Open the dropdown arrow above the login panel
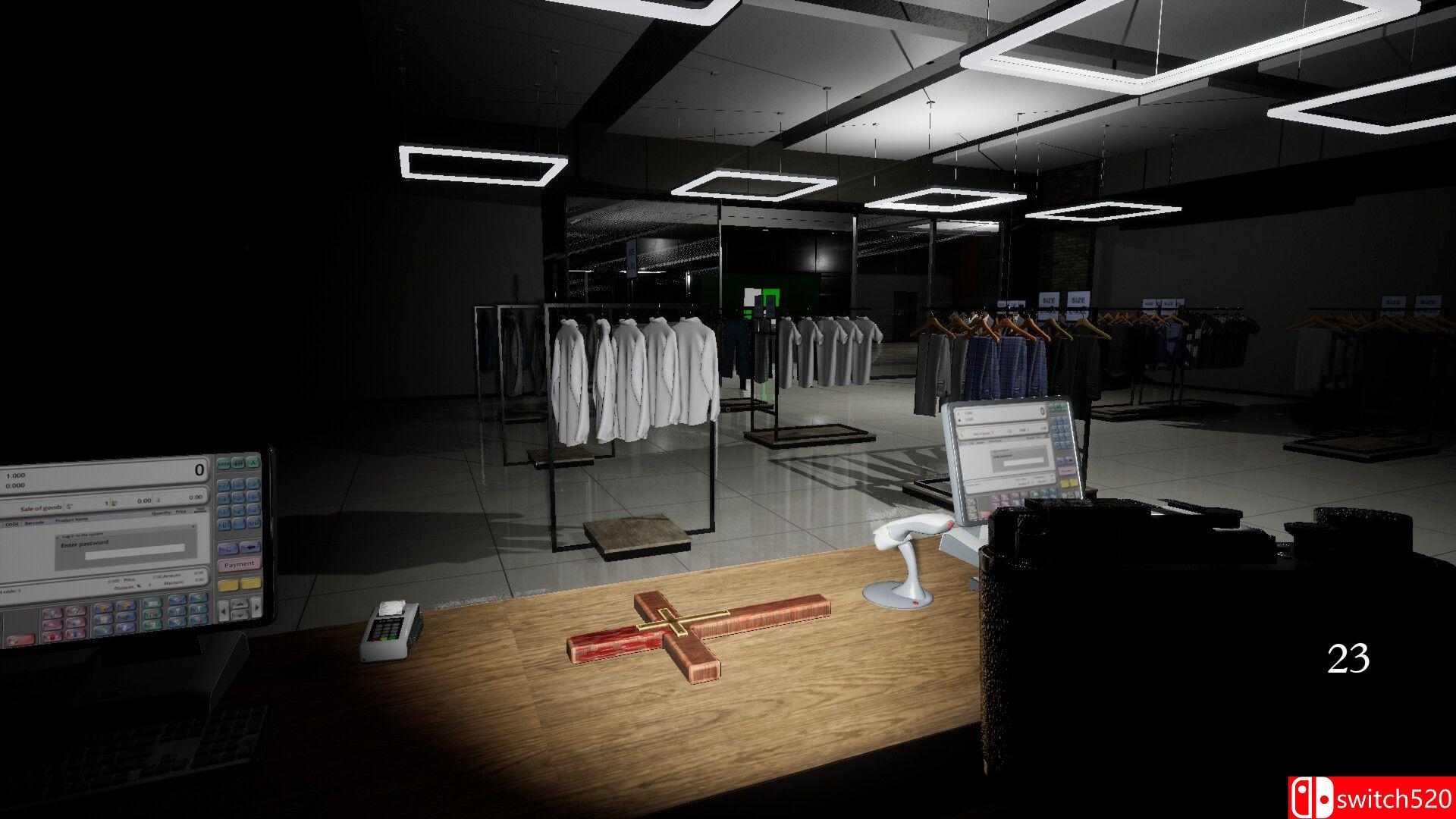 coord(193,526)
